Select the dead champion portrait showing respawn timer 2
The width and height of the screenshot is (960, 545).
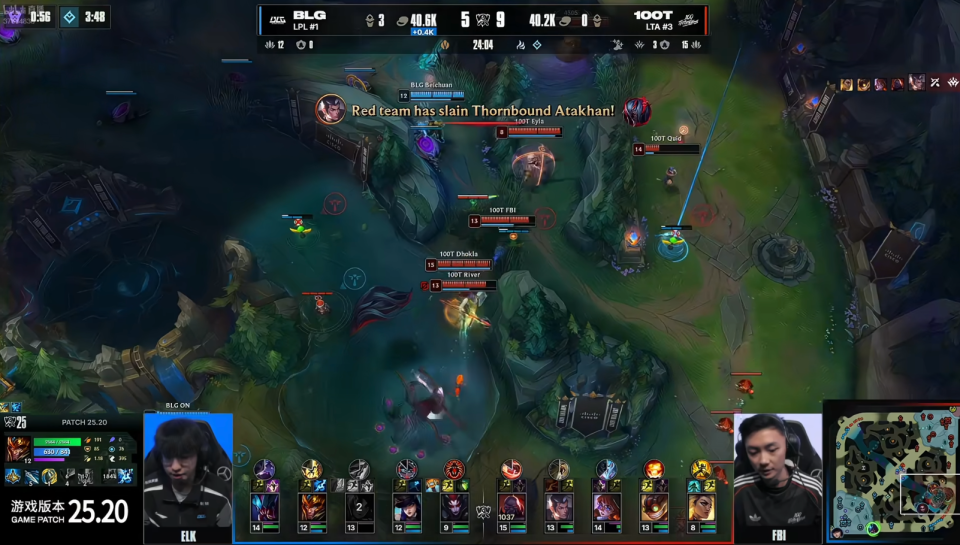359,507
